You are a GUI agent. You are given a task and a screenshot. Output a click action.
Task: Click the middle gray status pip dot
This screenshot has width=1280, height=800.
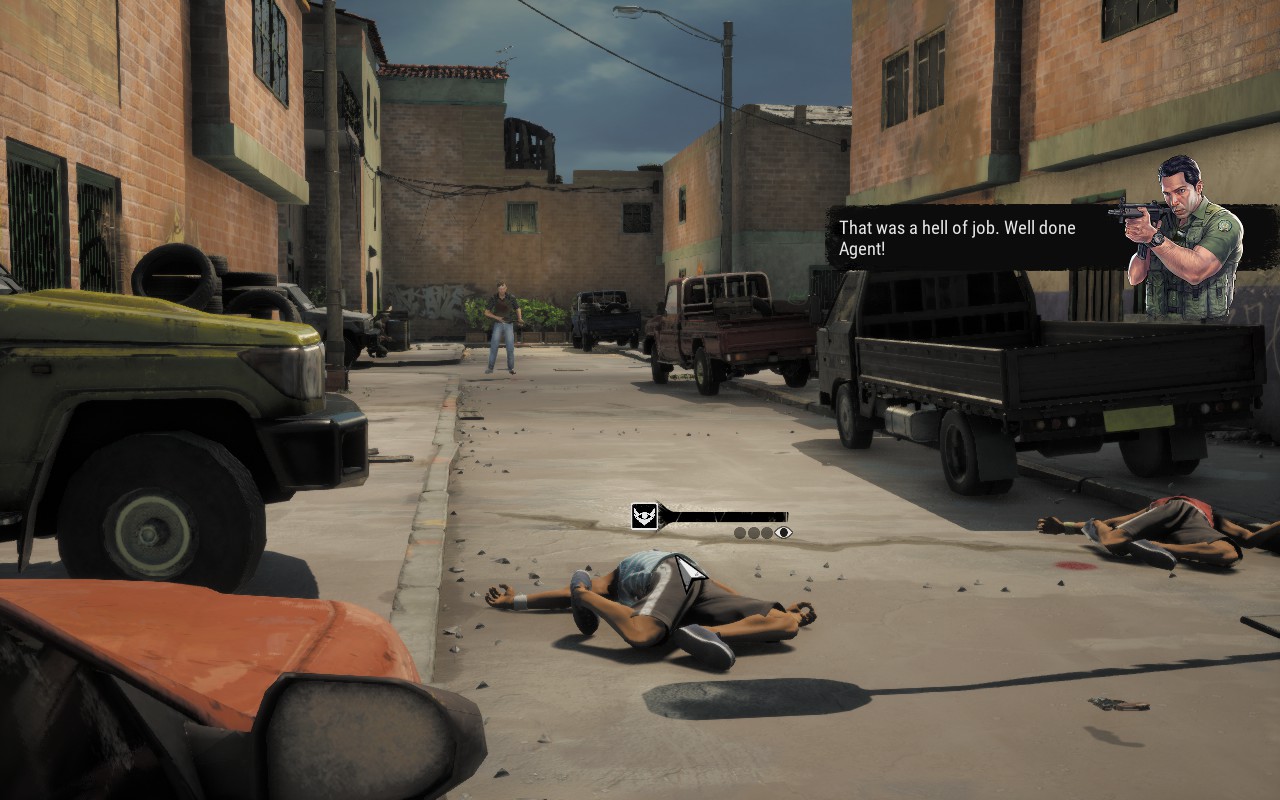(x=753, y=532)
